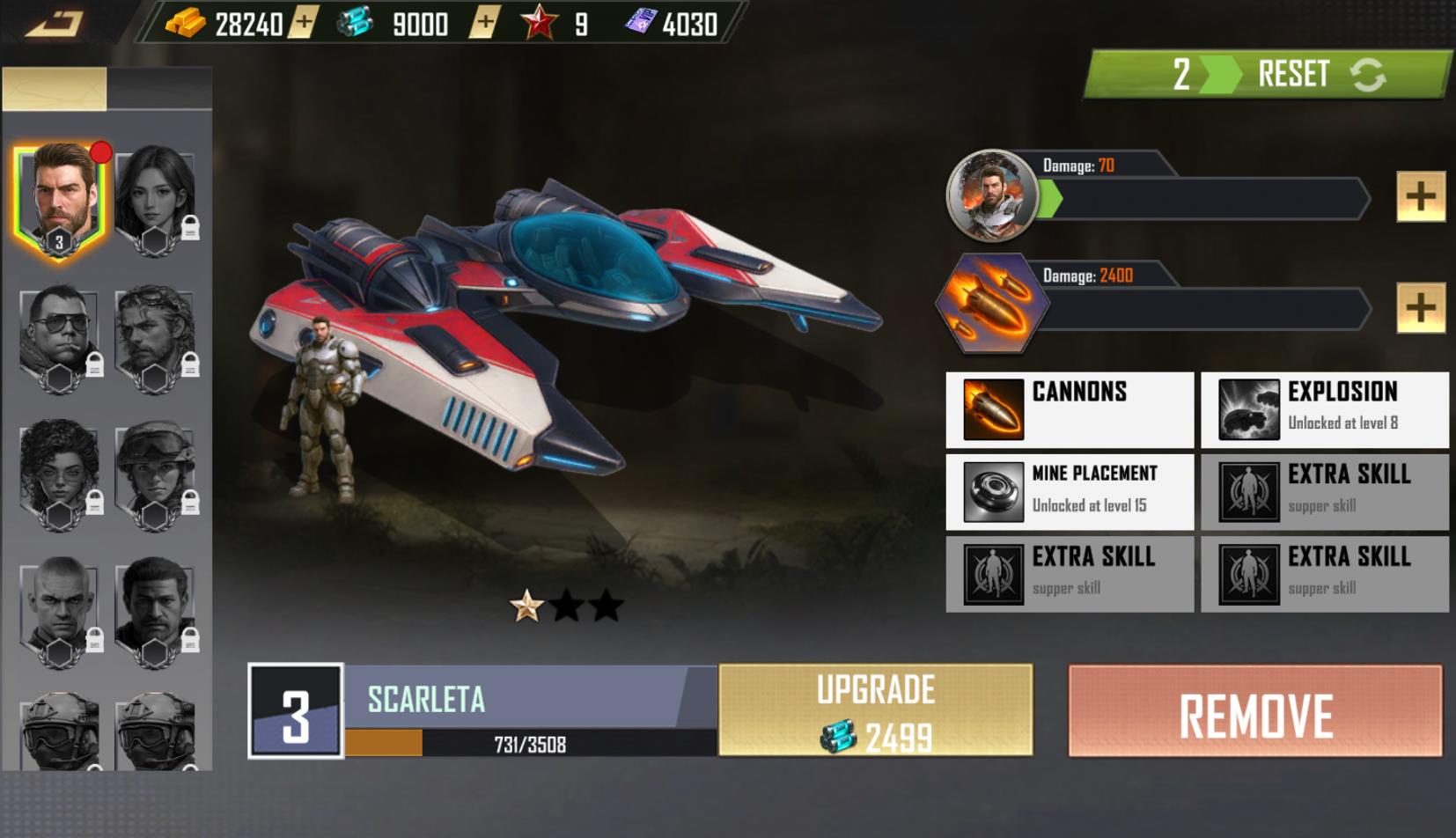This screenshot has width=1456, height=838.
Task: Switch to the highlighted beige tab
Action: 55,89
